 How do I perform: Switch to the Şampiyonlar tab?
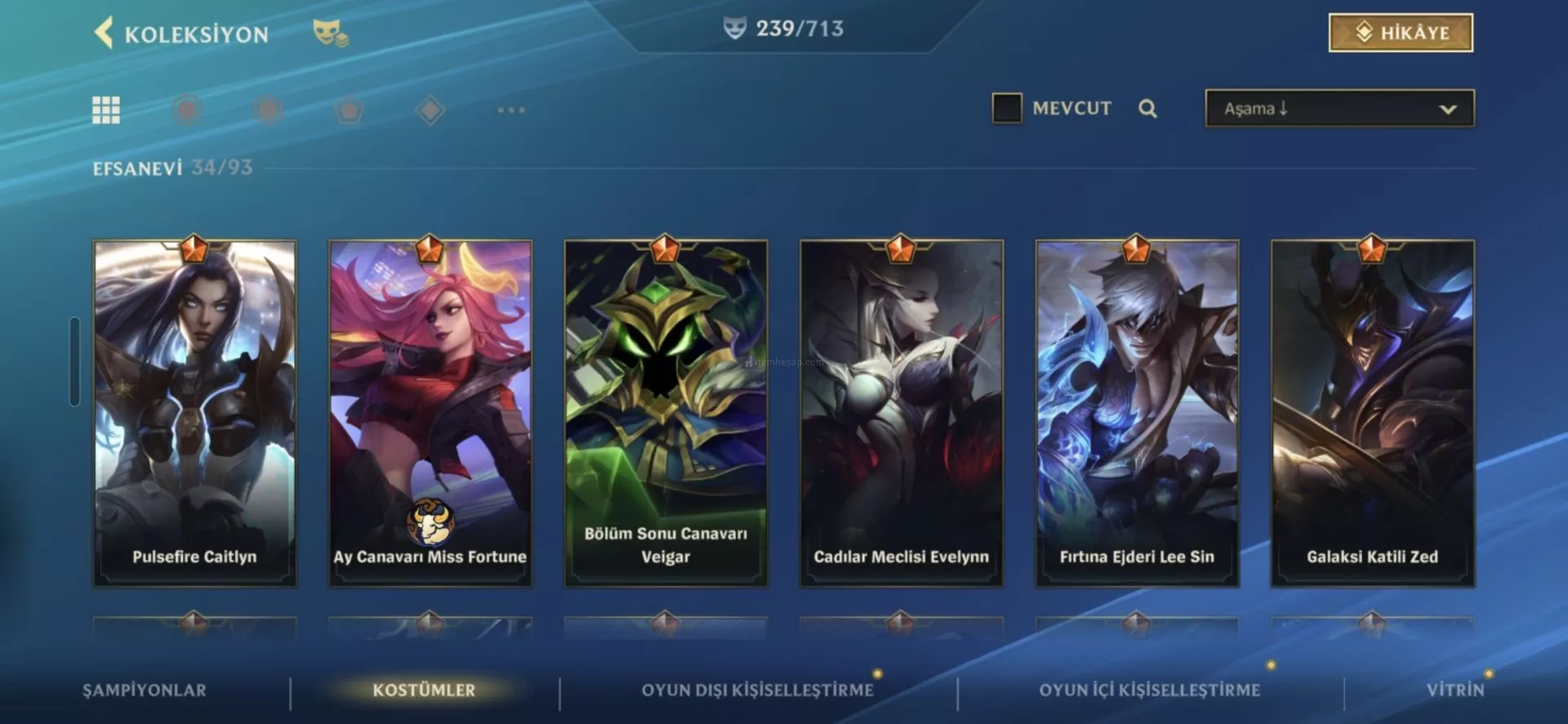[145, 690]
